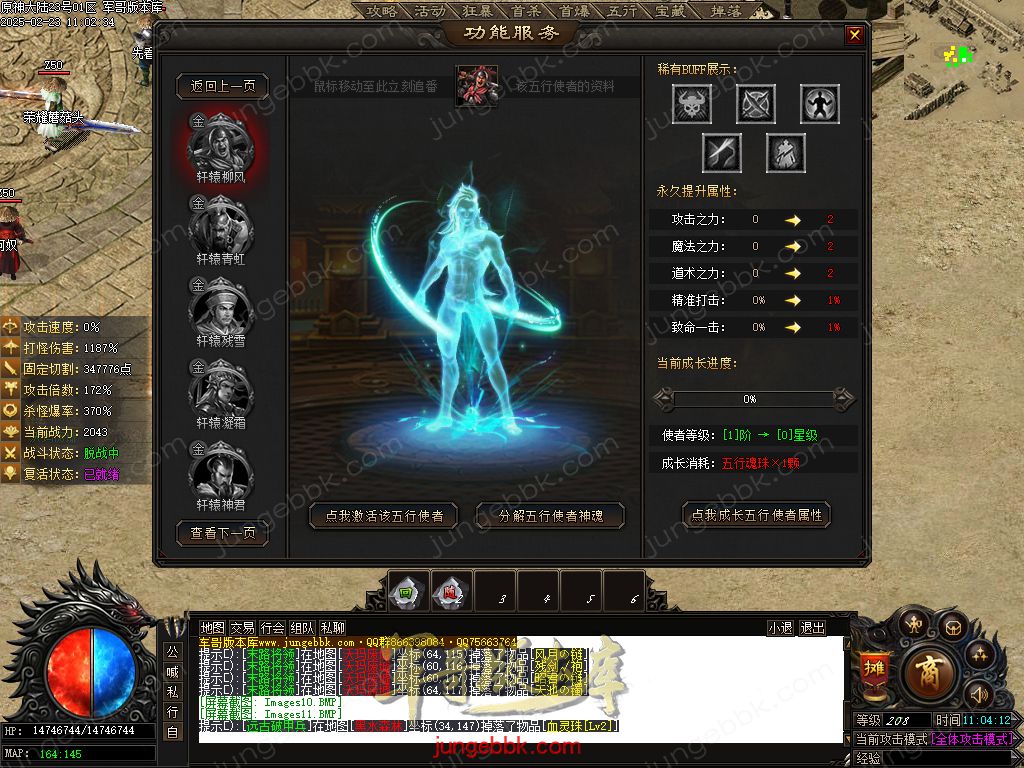Pick the 轩辕凝霜 envoy portrait
1024x768 pixels.
(x=220, y=391)
